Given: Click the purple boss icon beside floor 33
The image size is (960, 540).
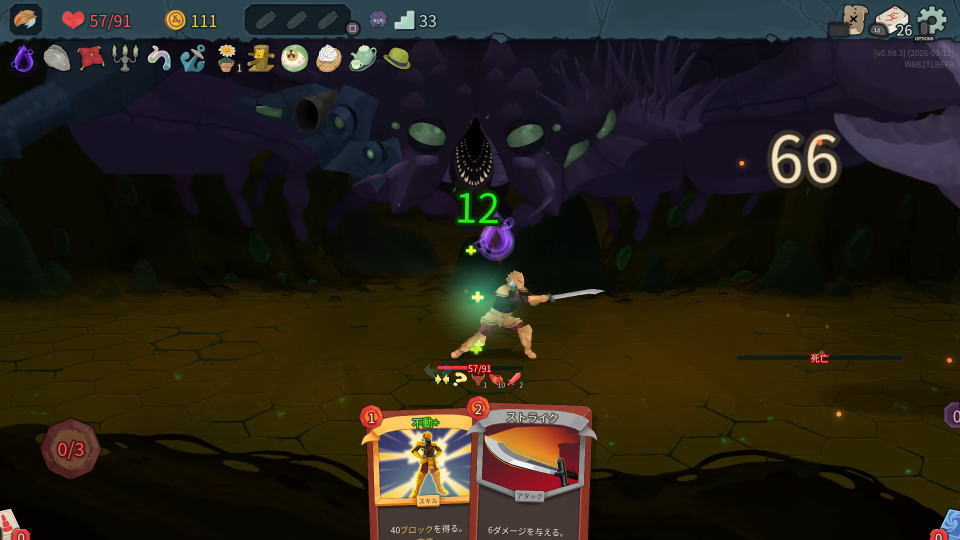Looking at the screenshot, I should [x=378, y=20].
